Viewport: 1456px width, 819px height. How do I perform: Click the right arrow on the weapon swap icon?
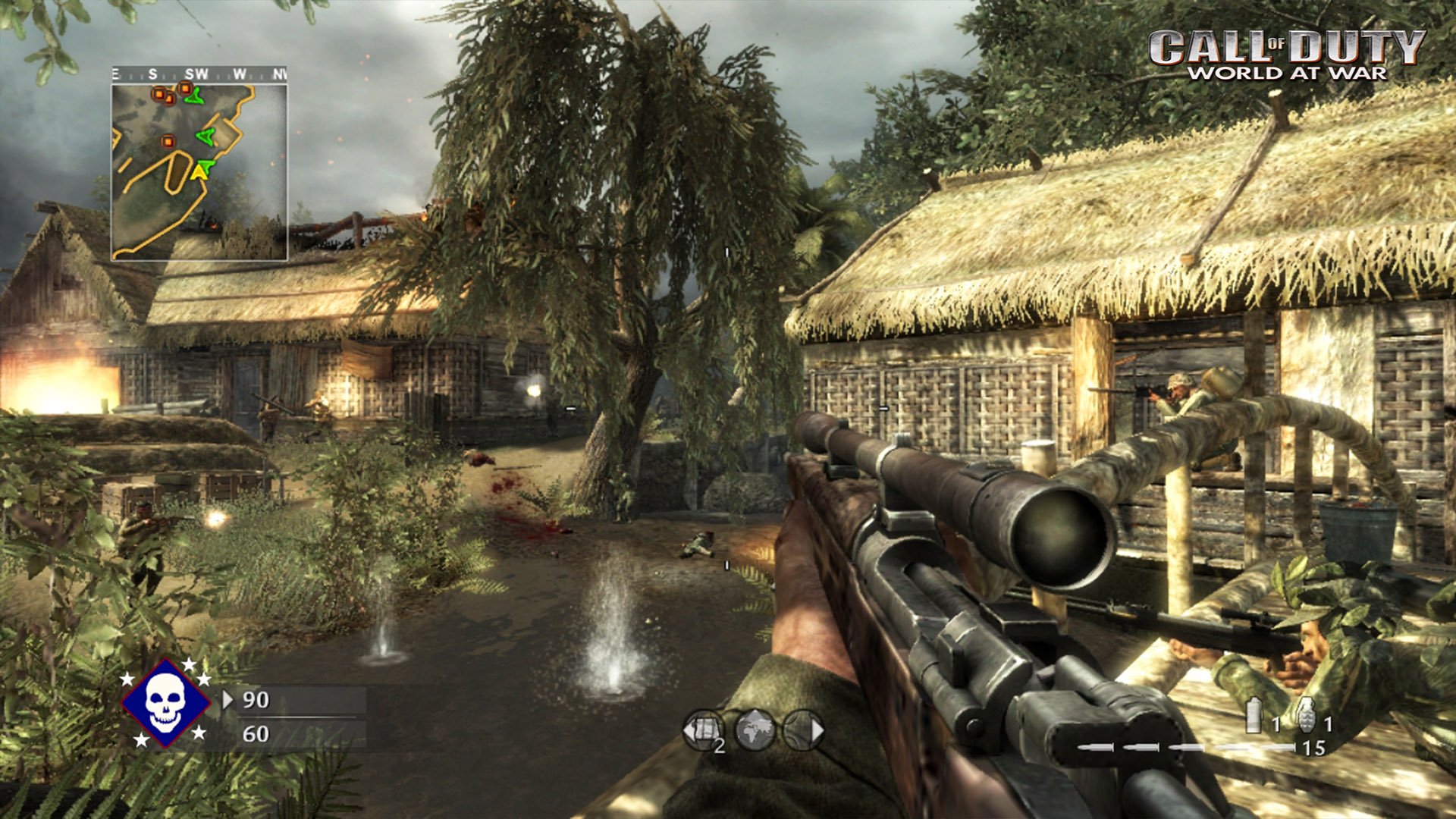[819, 730]
